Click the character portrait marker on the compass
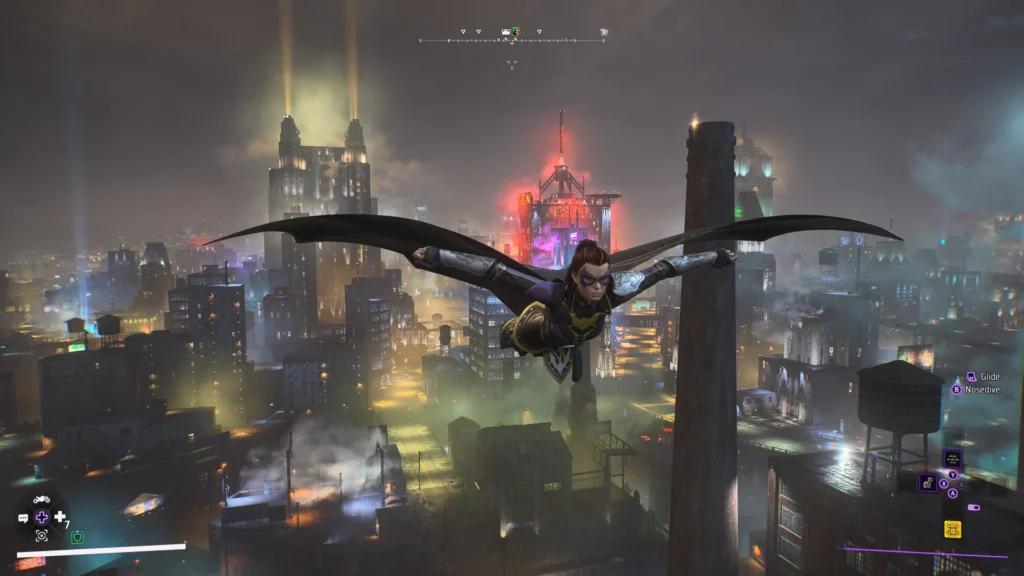 pos(515,32)
